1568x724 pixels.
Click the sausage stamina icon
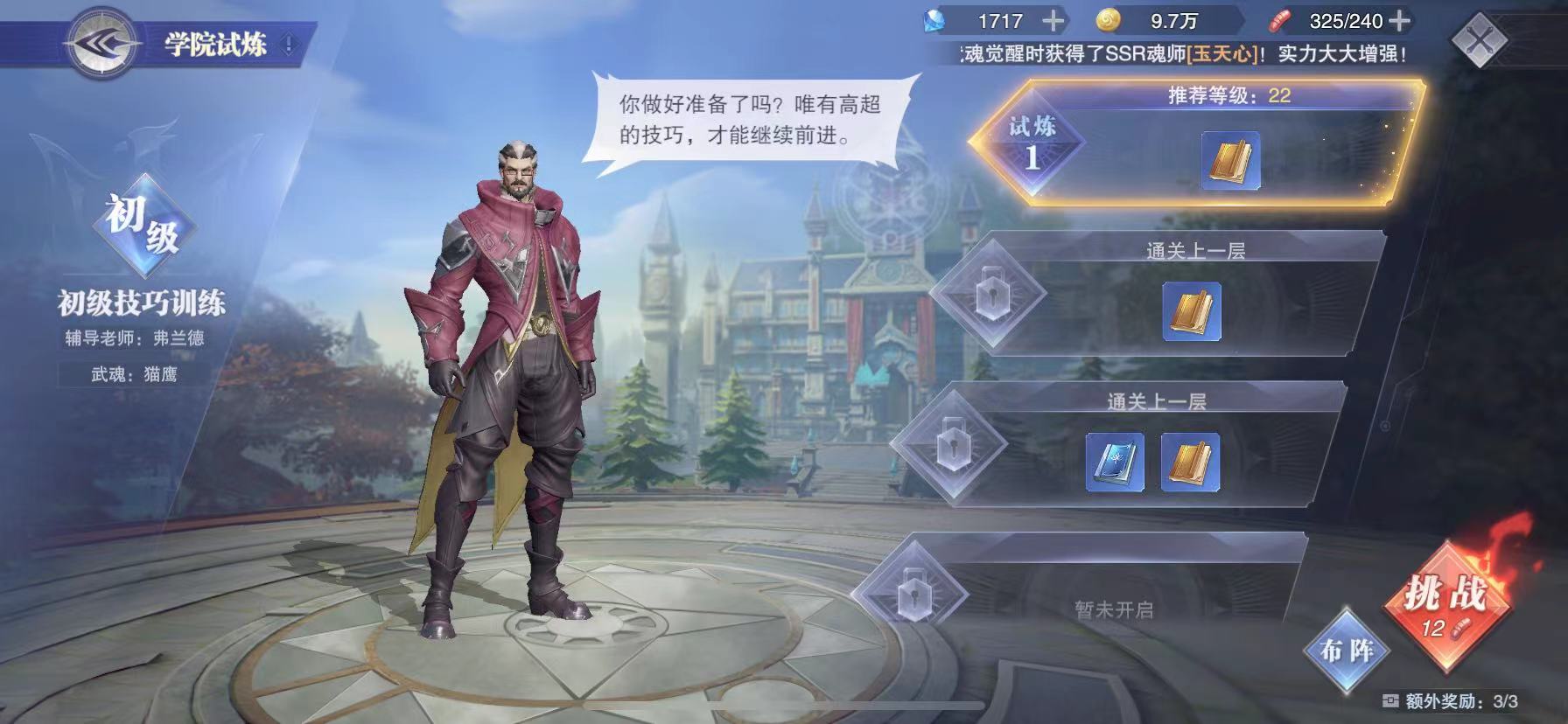click(x=1280, y=19)
